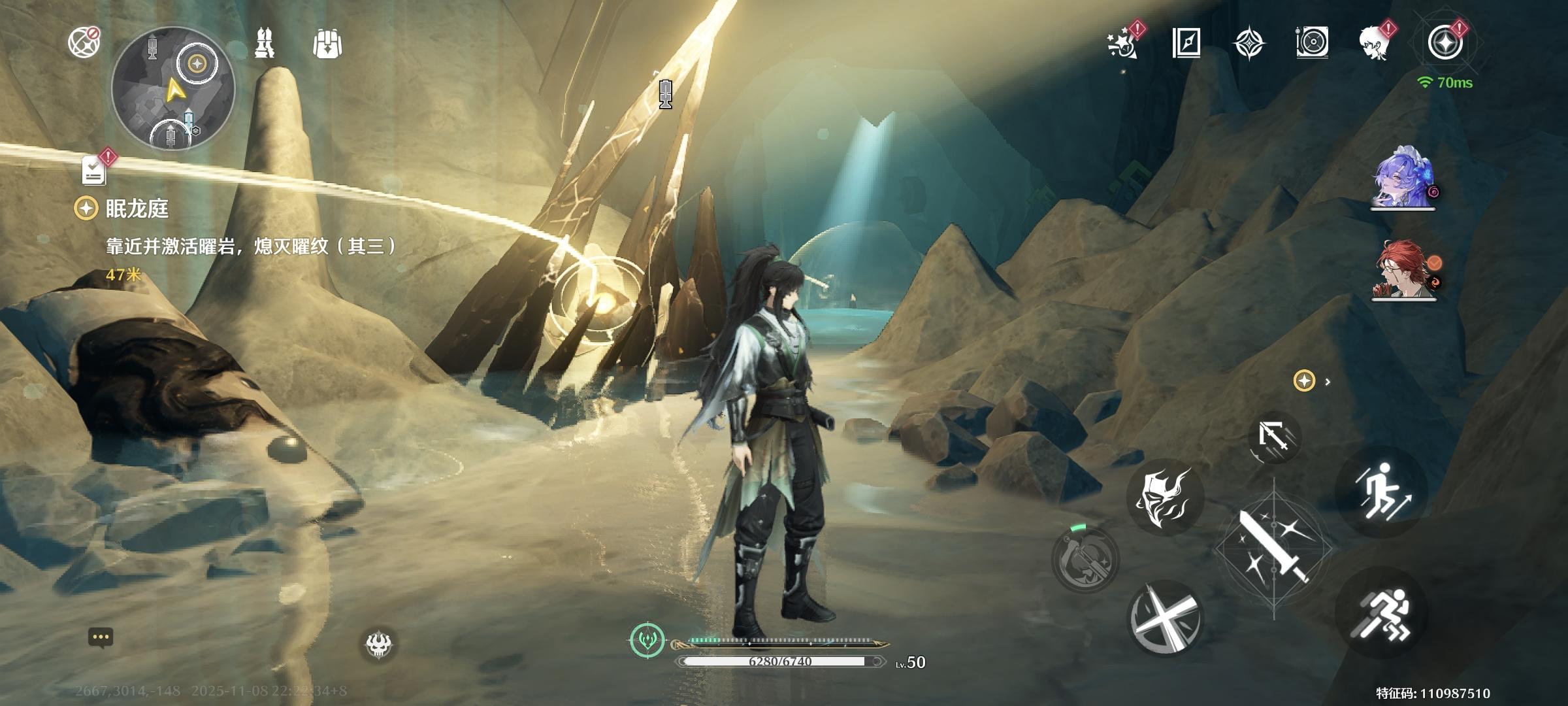The width and height of the screenshot is (1568, 706).
Task: Activate the masked face skill button
Action: pyautogui.click(x=1164, y=497)
